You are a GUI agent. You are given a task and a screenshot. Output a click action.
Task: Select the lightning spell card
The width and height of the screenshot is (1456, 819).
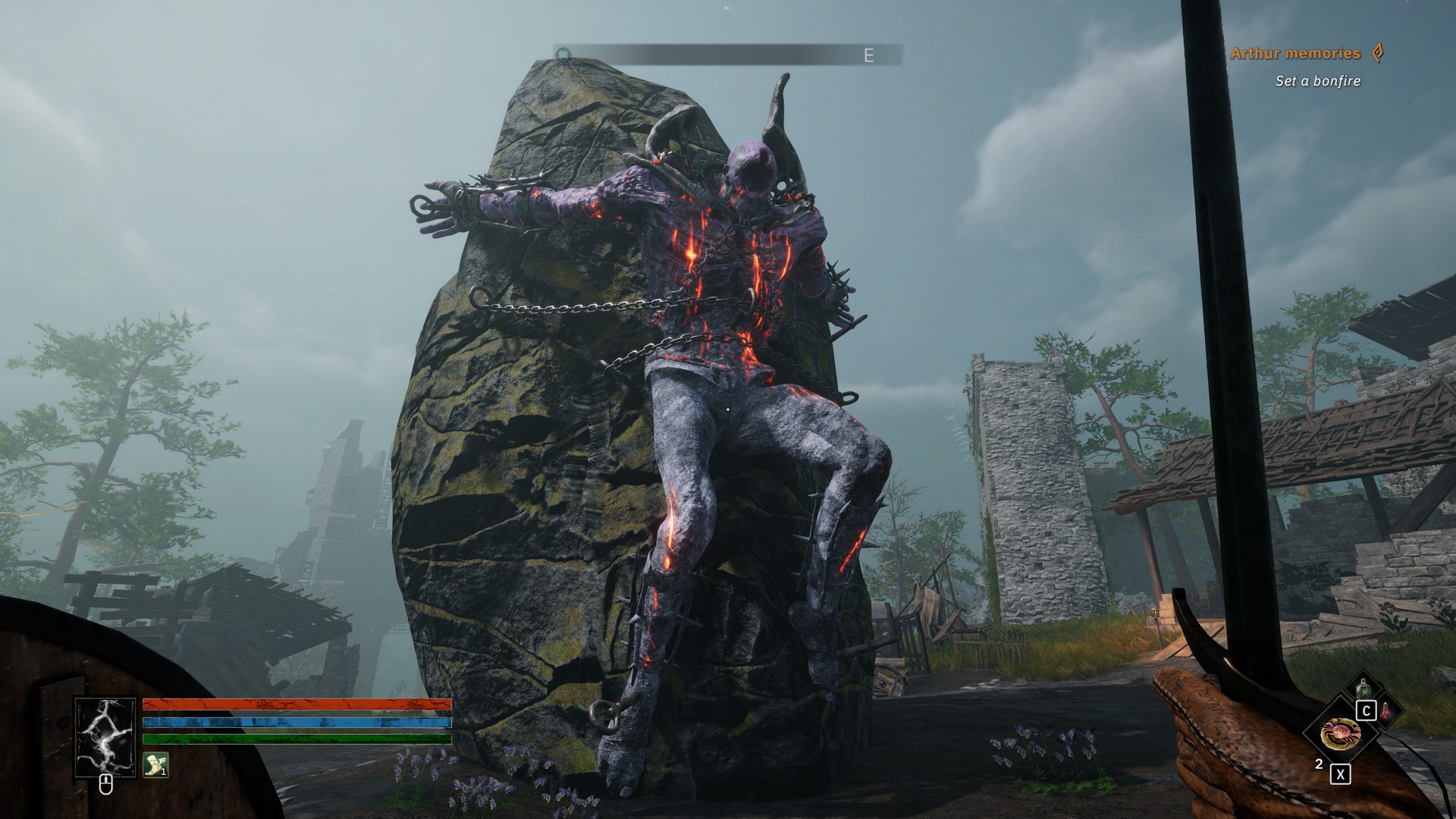pos(105,737)
